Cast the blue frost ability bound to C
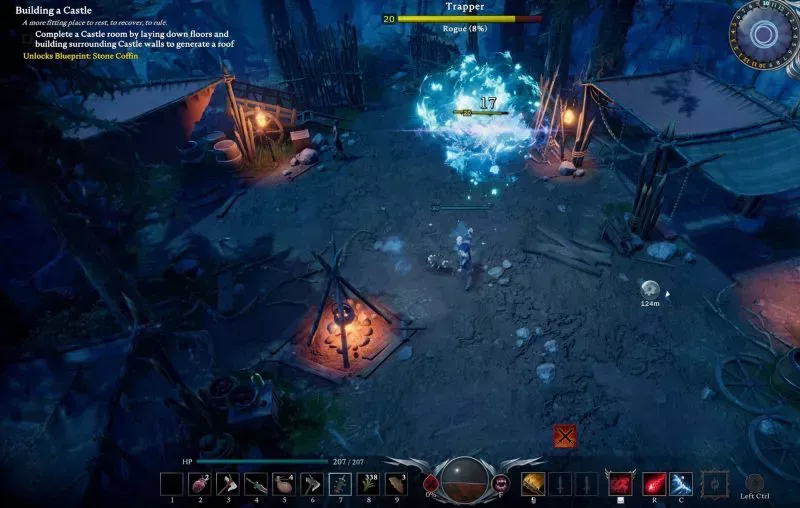The height and width of the screenshot is (508, 800). (x=681, y=485)
